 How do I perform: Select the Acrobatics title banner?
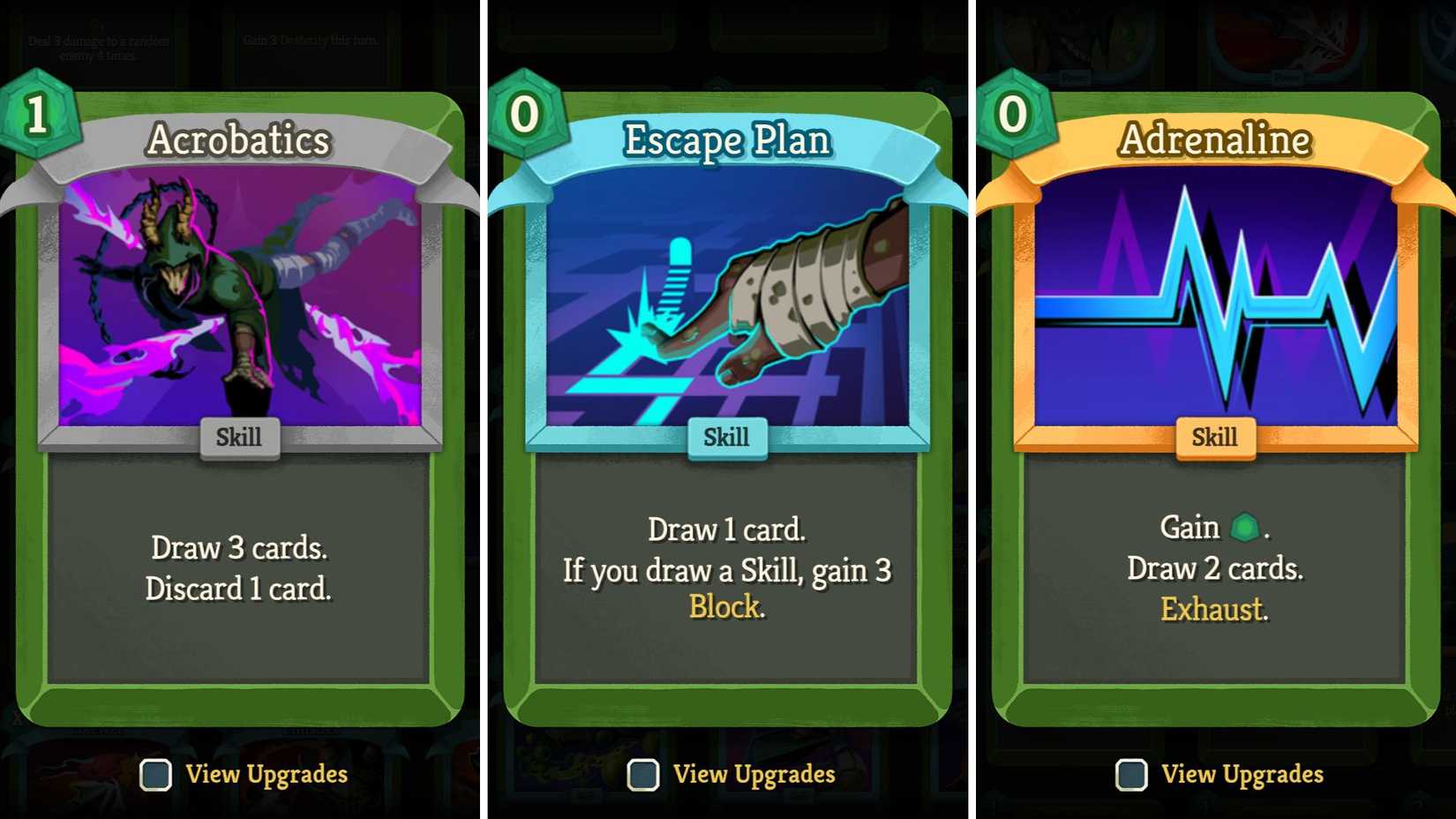239,139
